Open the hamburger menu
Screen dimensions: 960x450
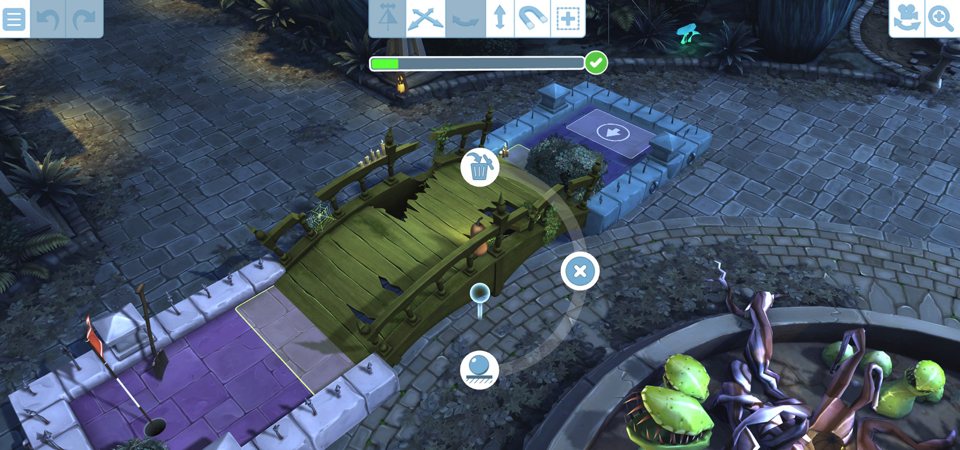14,19
